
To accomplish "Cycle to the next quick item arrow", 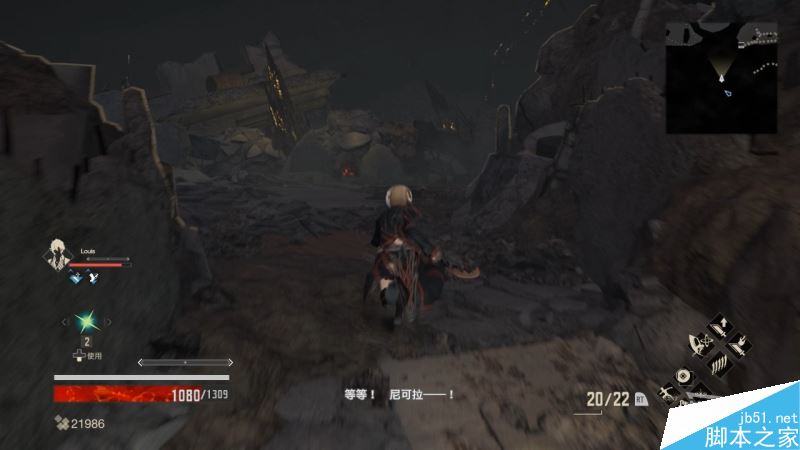I will (x=109, y=322).
